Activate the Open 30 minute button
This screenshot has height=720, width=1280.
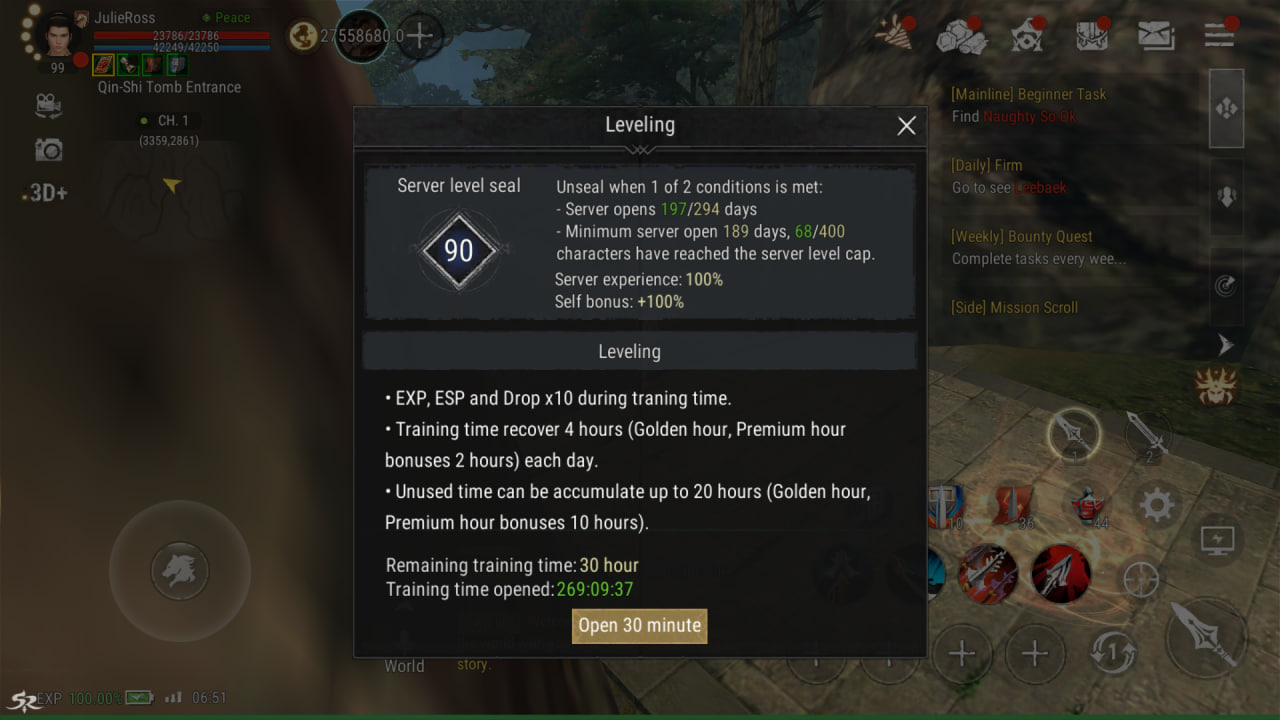pyautogui.click(x=639, y=626)
